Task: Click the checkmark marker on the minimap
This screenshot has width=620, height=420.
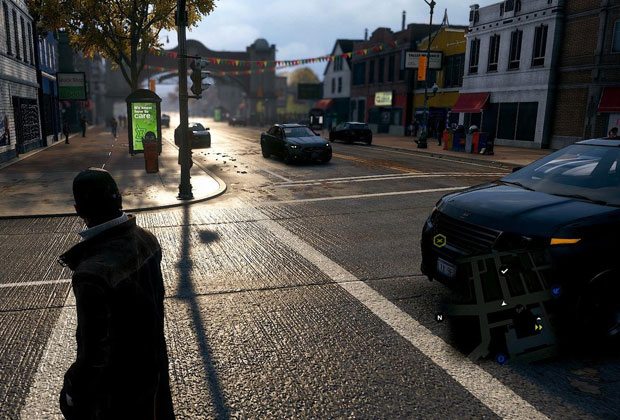Action: pyautogui.click(x=504, y=270)
